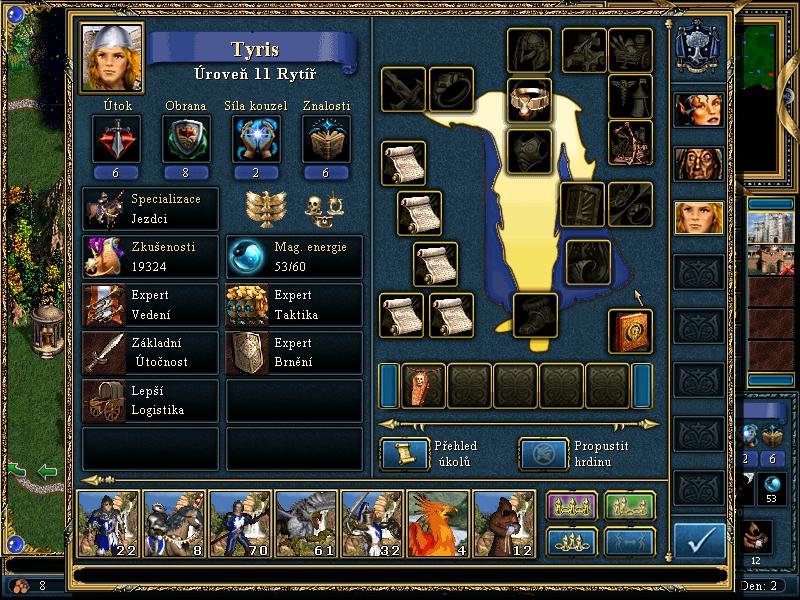Click the Propustit hrdinu dismiss button
The width and height of the screenshot is (800, 600).
click(x=542, y=454)
